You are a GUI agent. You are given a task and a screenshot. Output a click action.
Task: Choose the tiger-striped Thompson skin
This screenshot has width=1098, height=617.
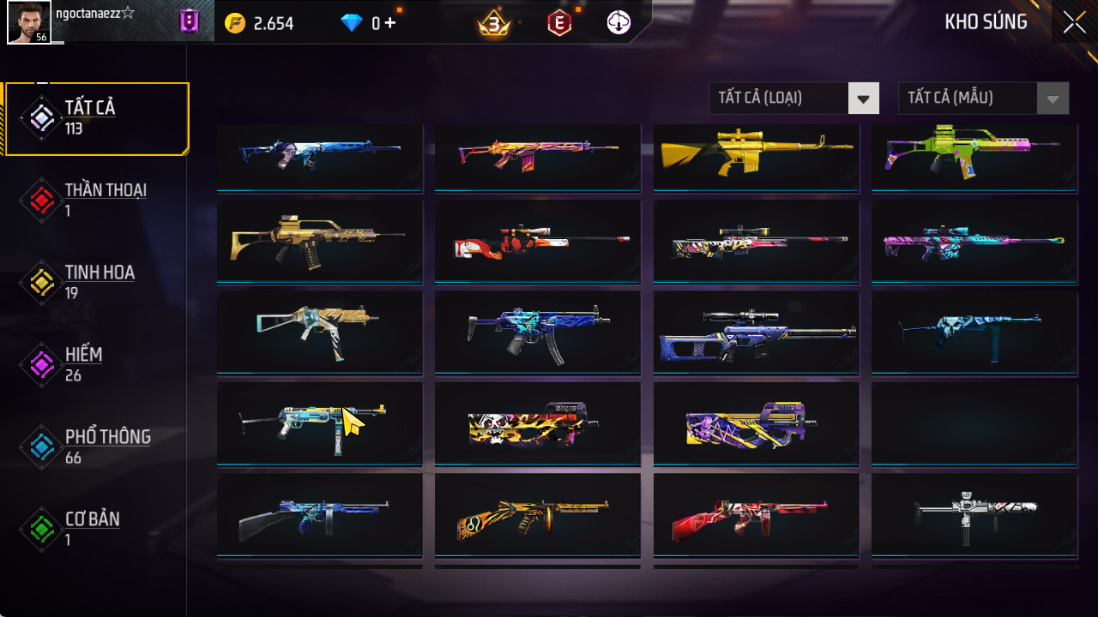(538, 515)
